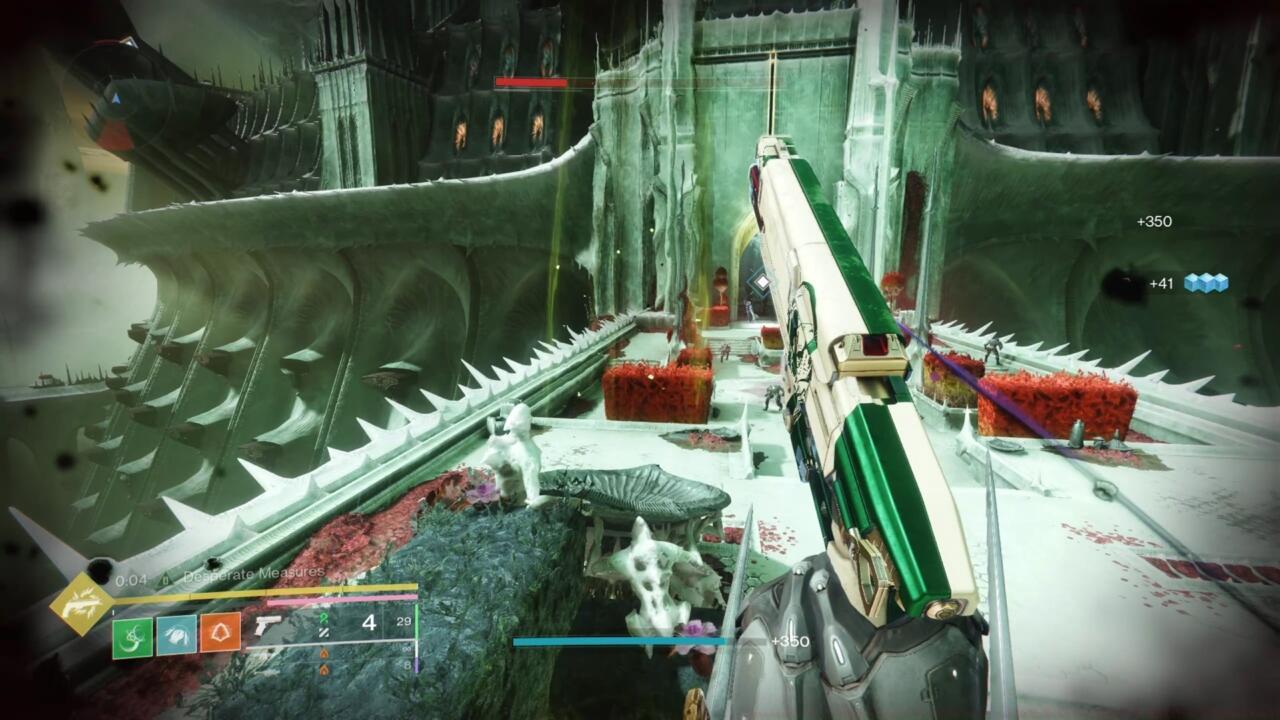
Task: Select the diamond objective waypoint marker
Action: 762,282
